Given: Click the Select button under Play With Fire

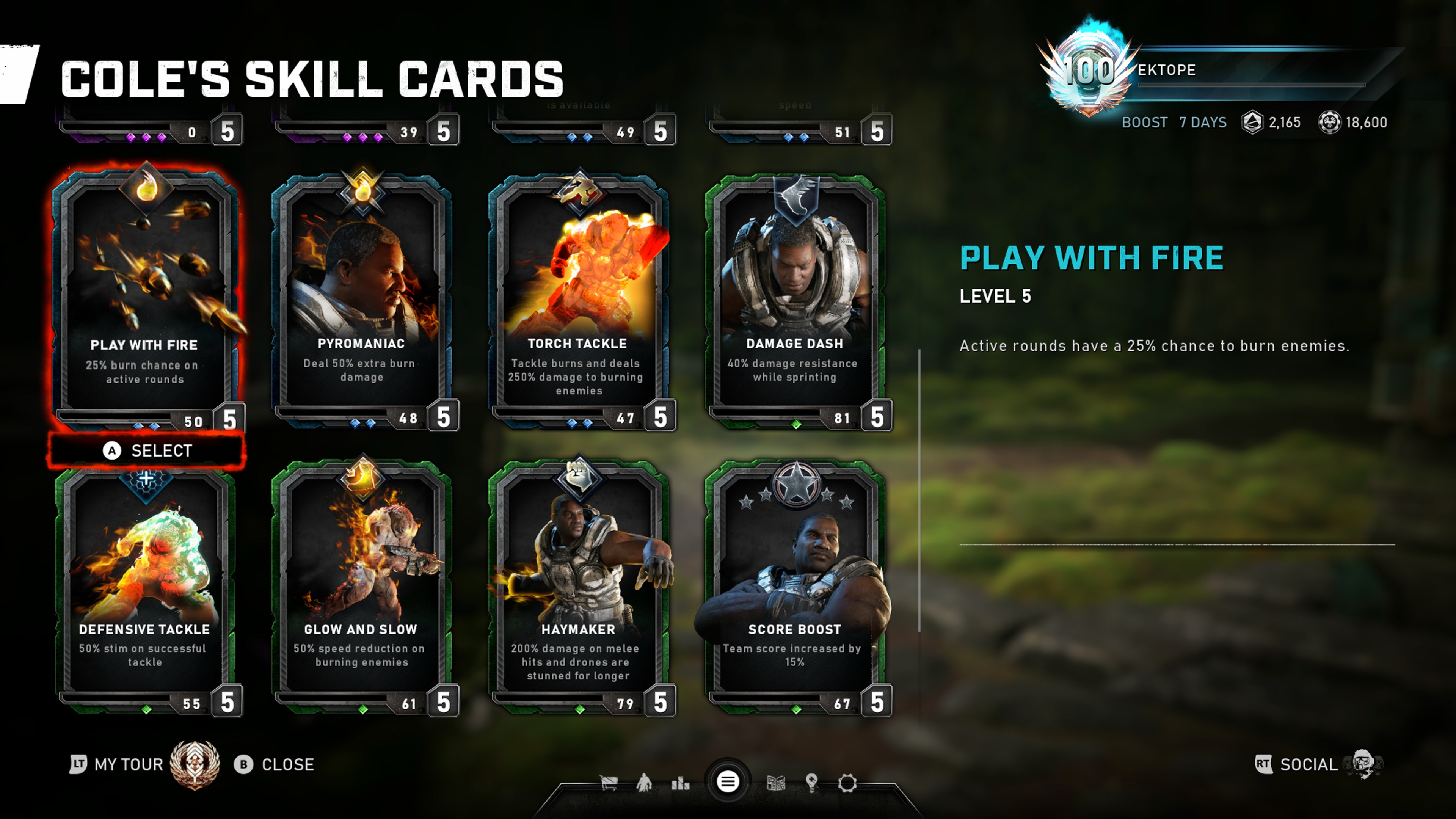Looking at the screenshot, I should (x=147, y=450).
